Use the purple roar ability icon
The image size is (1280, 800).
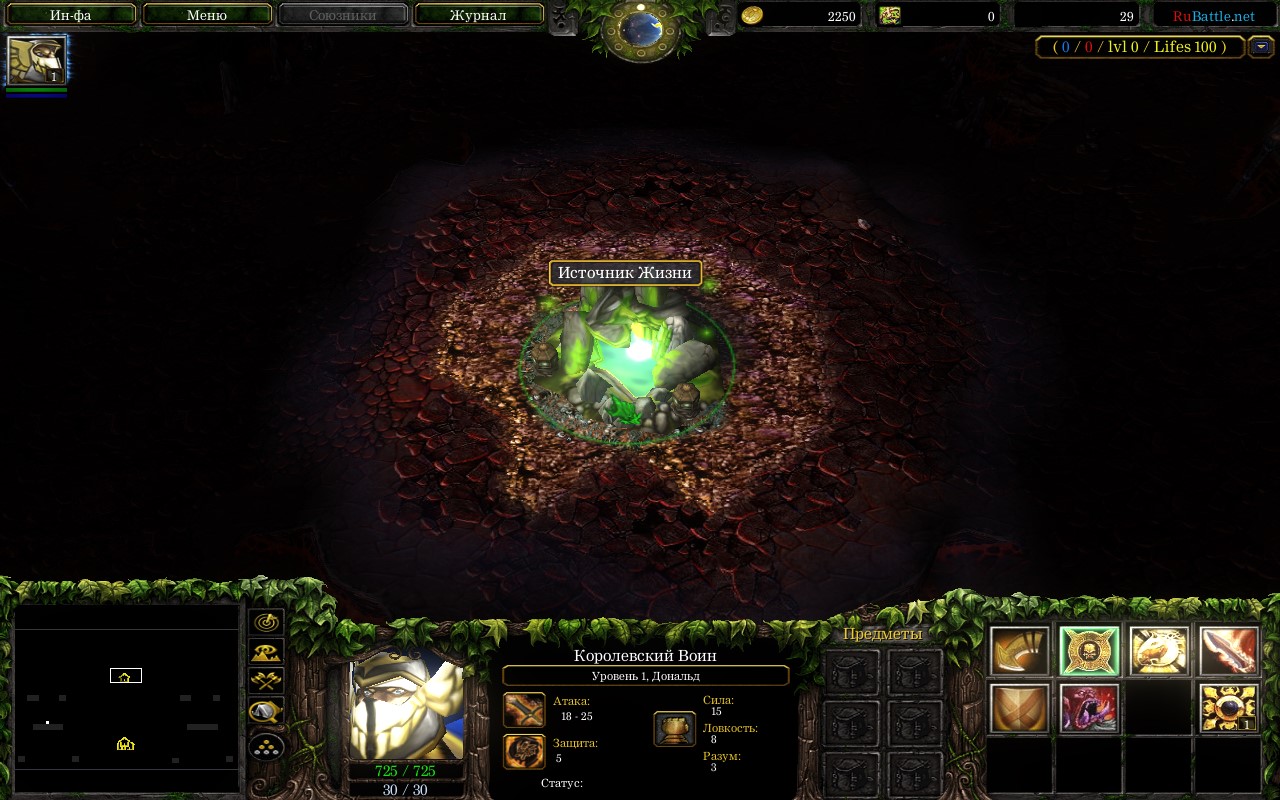click(x=1088, y=710)
